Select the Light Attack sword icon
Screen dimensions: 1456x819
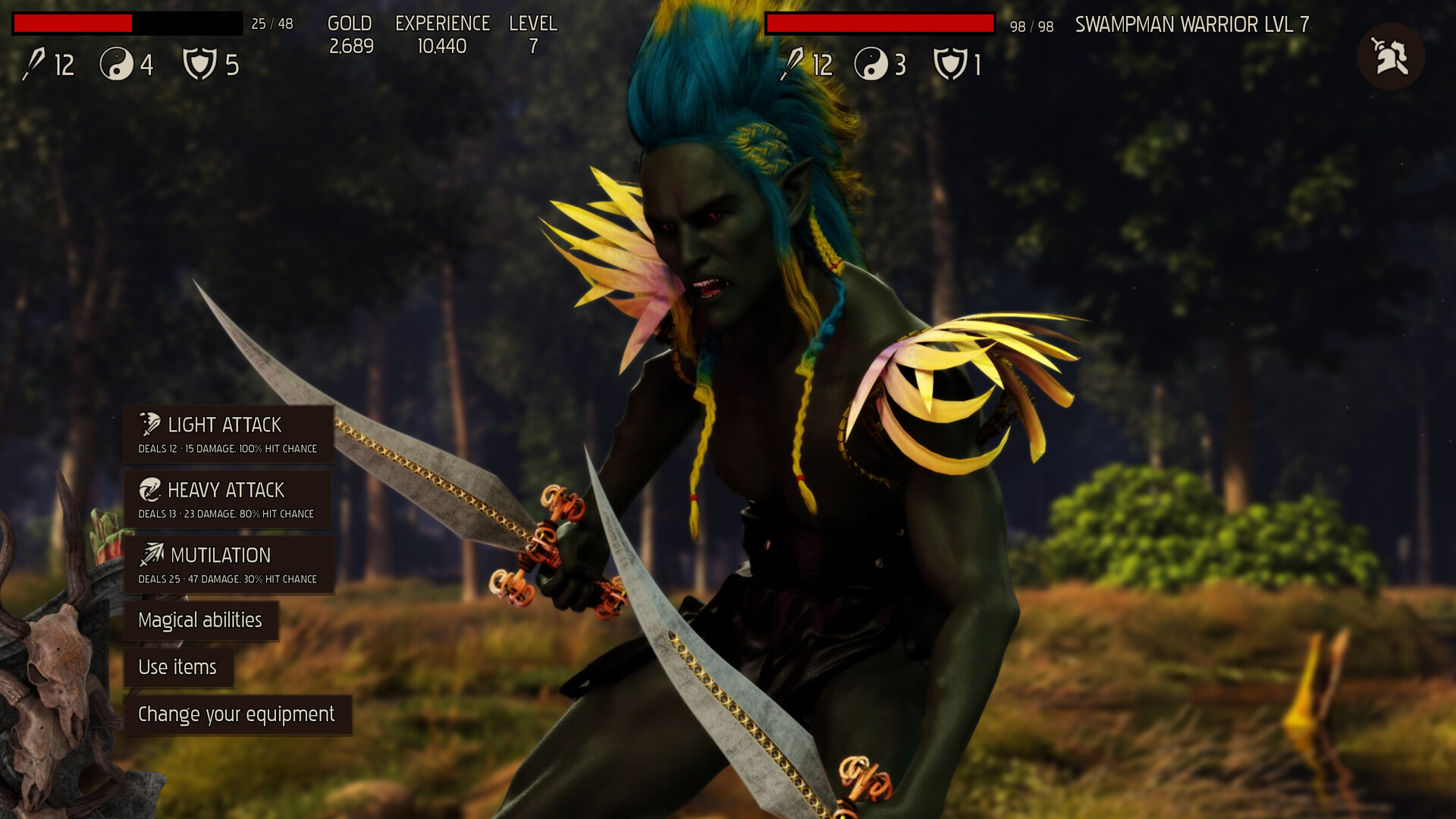click(x=149, y=425)
